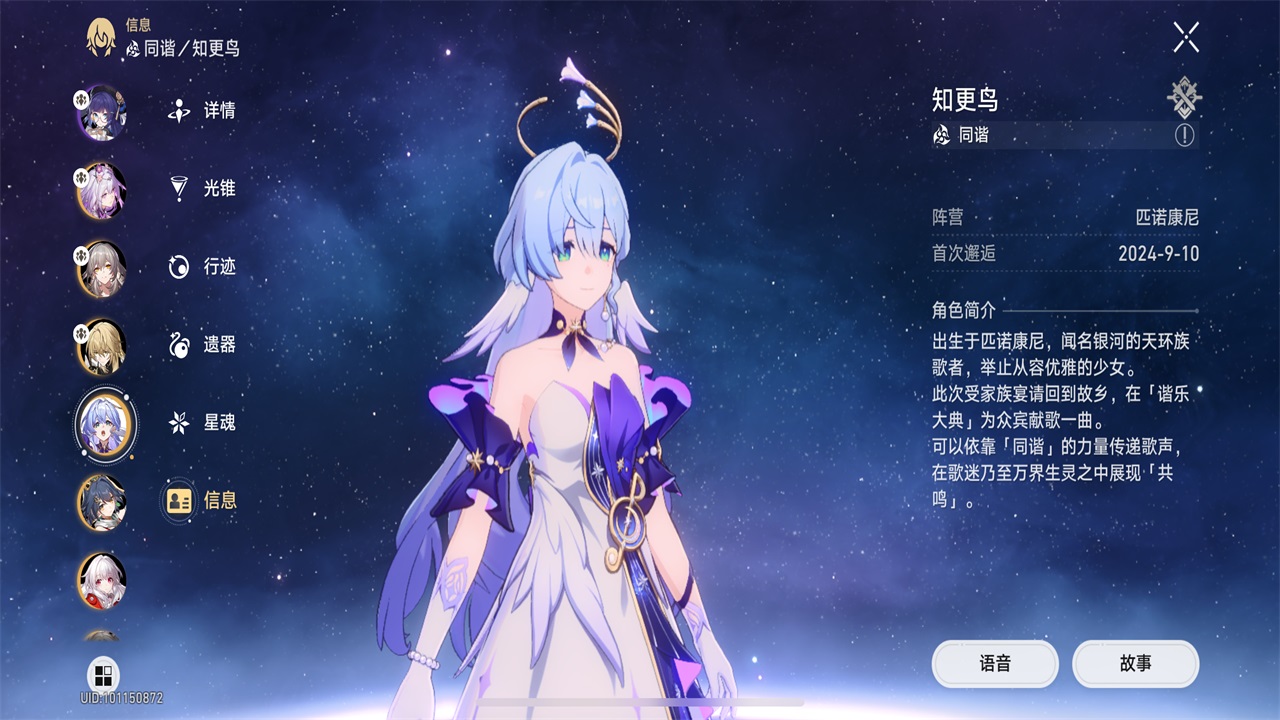Select the highlighted blue-haired Robin portrait
Screen dimensions: 1280x720
pos(105,424)
